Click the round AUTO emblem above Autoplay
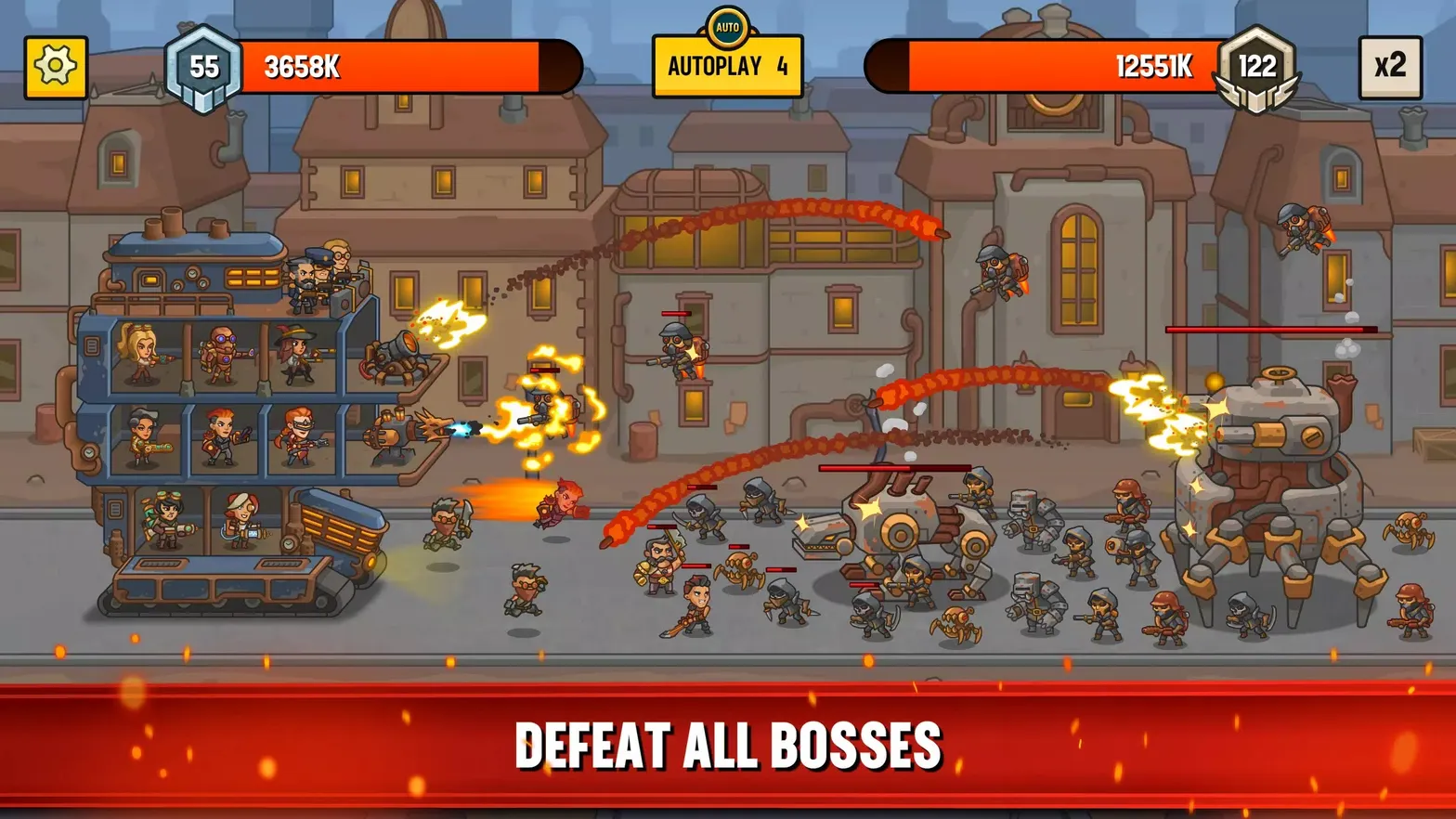 (x=727, y=25)
